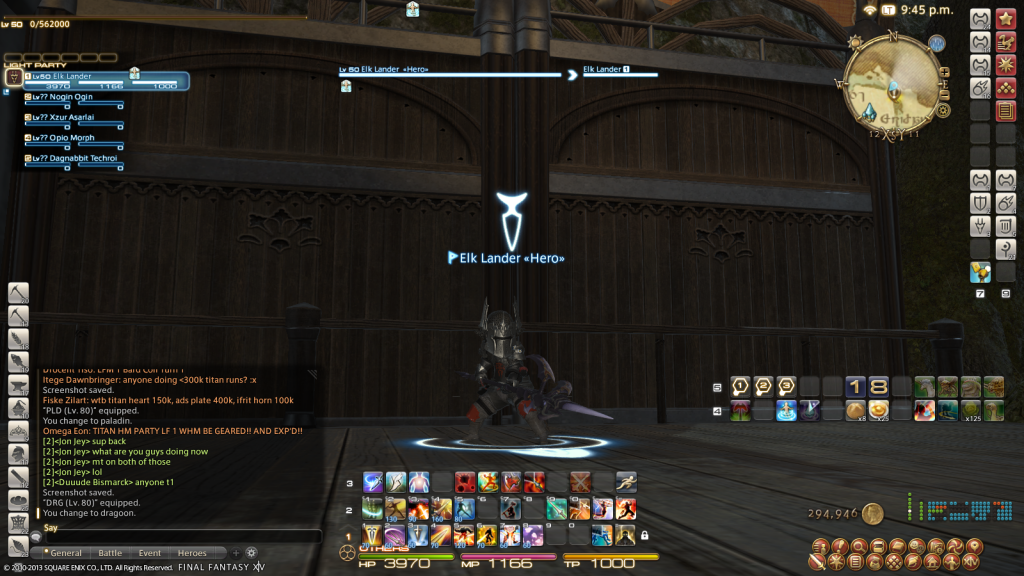Open the sword-shaped character menu icon
Image resolution: width=1024 pixels, height=576 pixels.
pyautogui.click(x=819, y=564)
